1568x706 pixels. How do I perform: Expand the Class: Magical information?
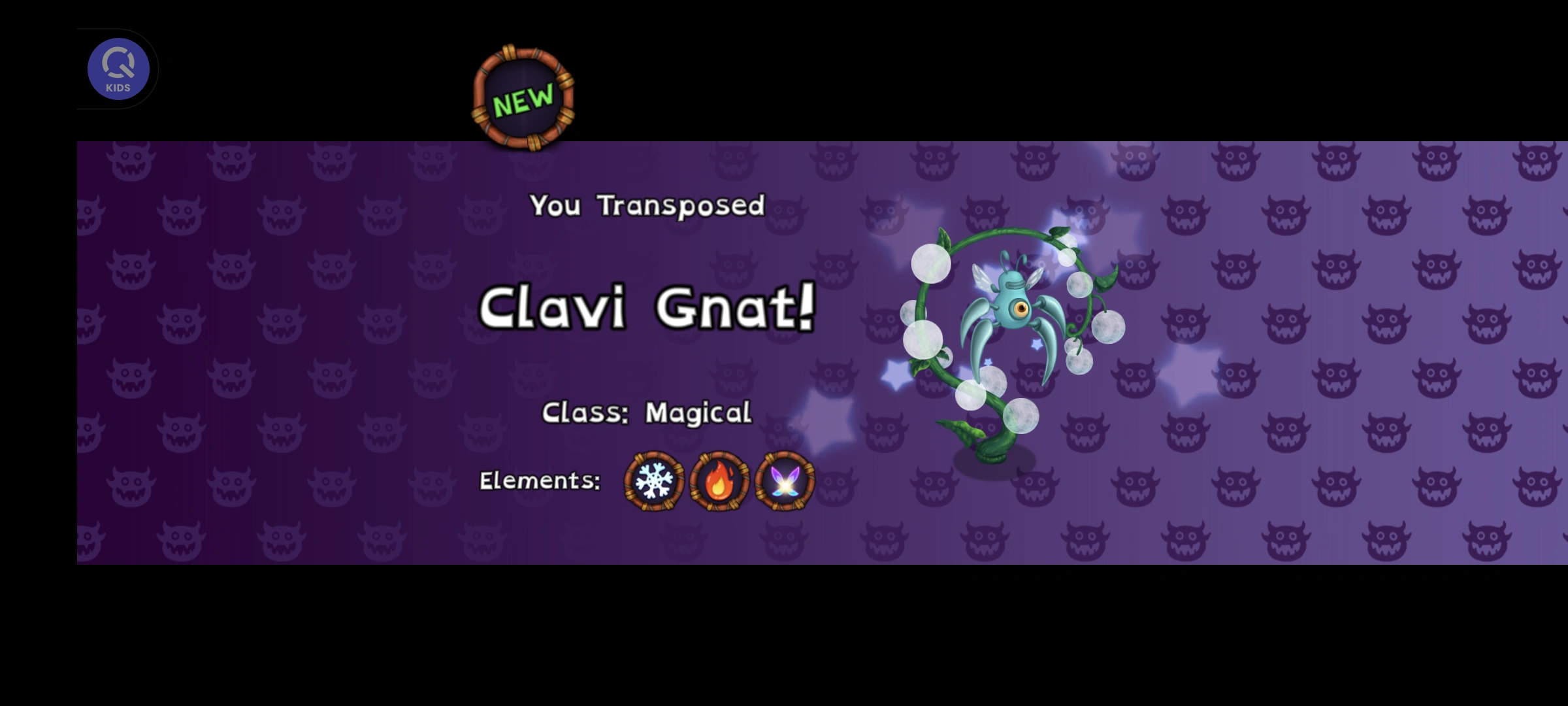[647, 412]
